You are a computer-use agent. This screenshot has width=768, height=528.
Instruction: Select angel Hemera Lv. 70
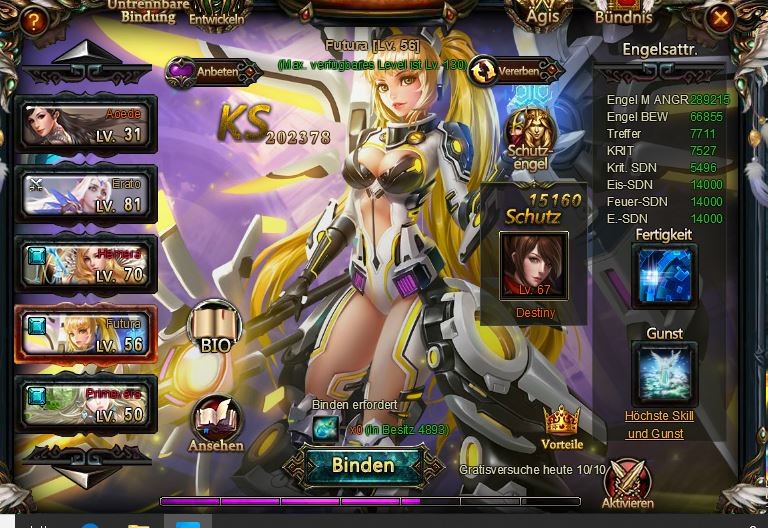click(86, 264)
